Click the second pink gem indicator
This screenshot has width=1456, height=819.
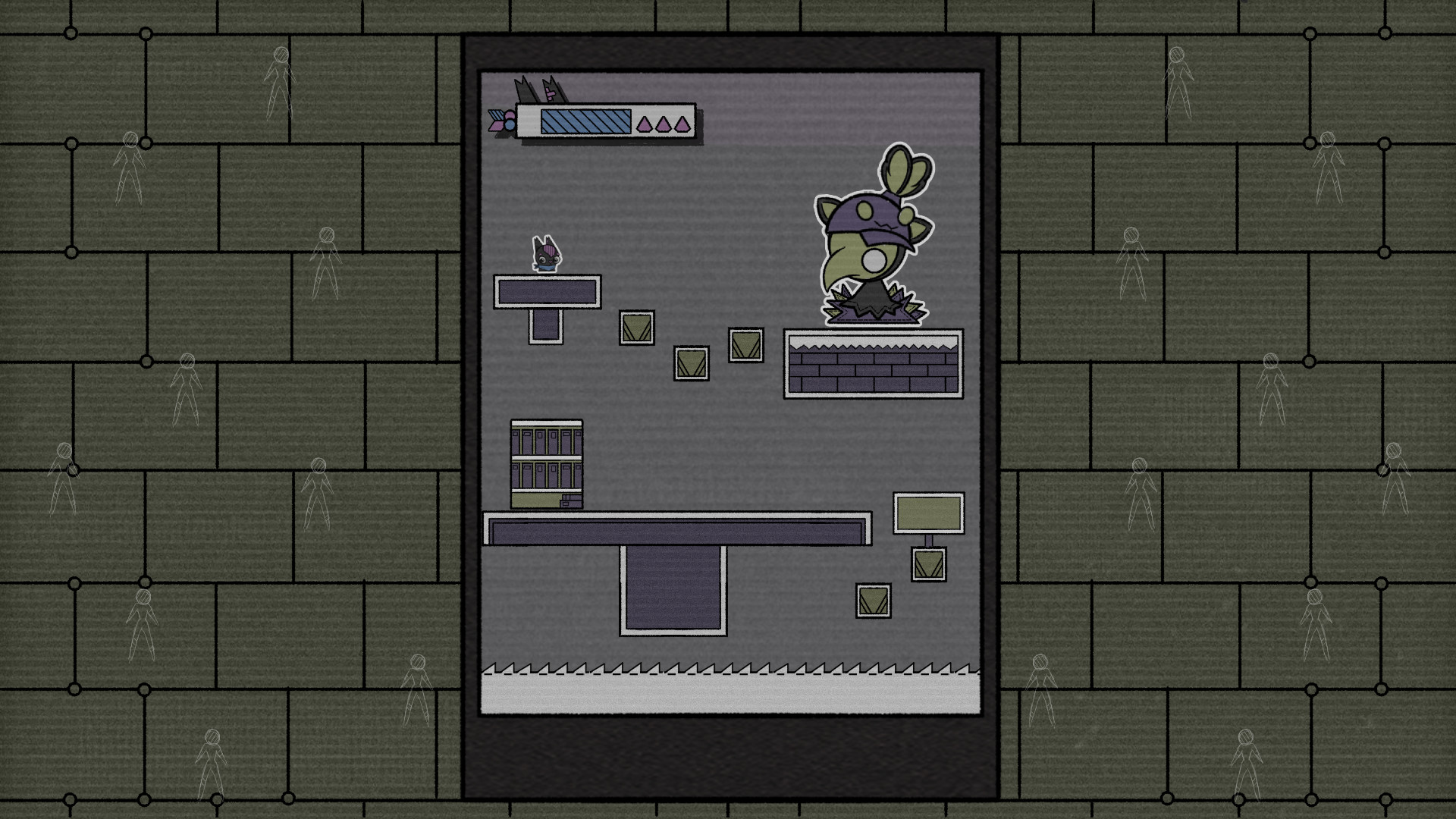click(x=664, y=124)
